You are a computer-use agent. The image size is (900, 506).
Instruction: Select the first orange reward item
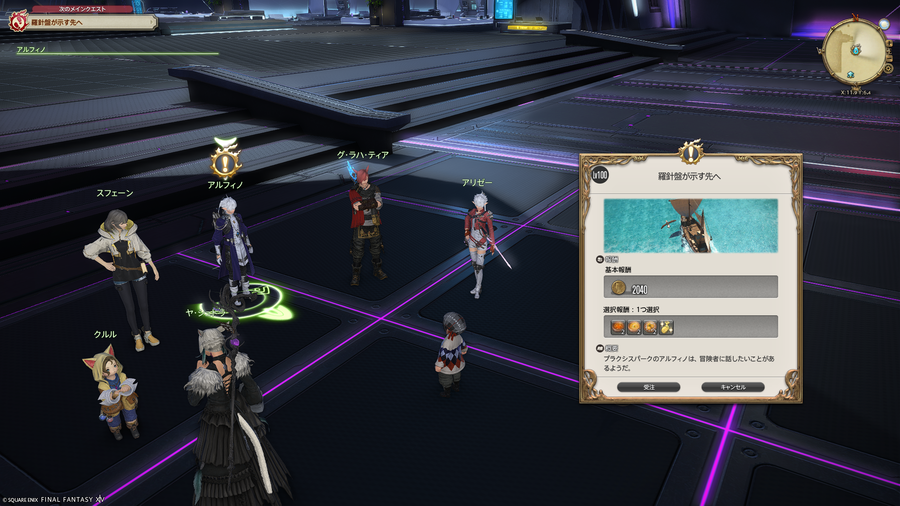click(619, 327)
